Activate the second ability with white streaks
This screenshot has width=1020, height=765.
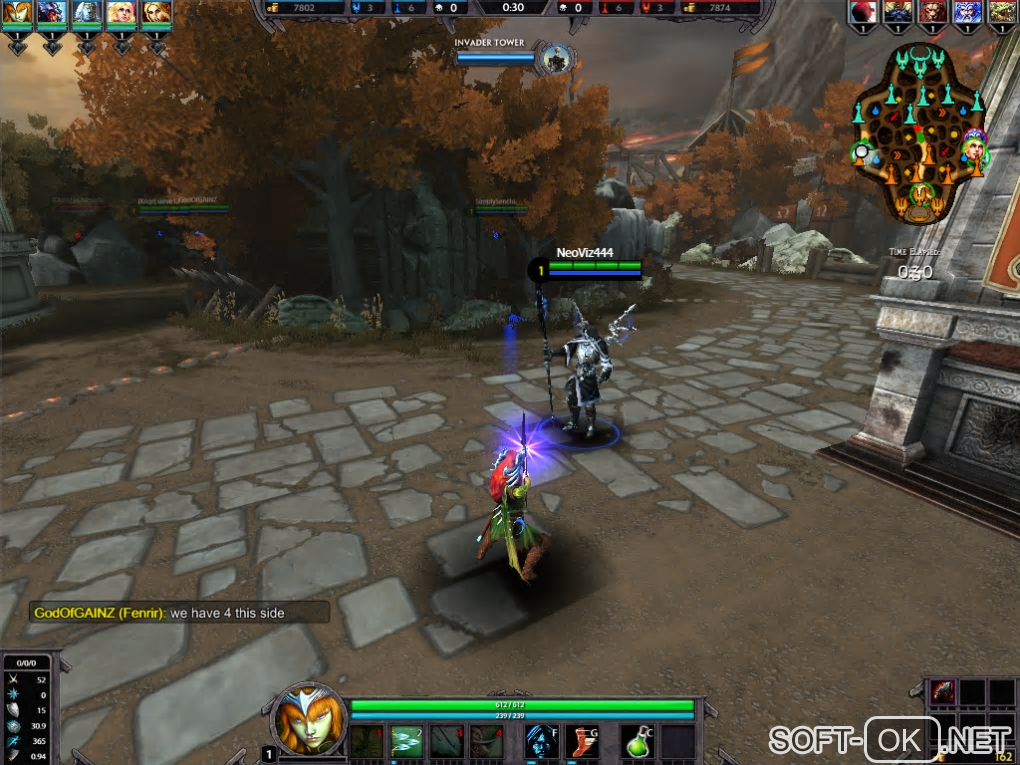point(406,741)
